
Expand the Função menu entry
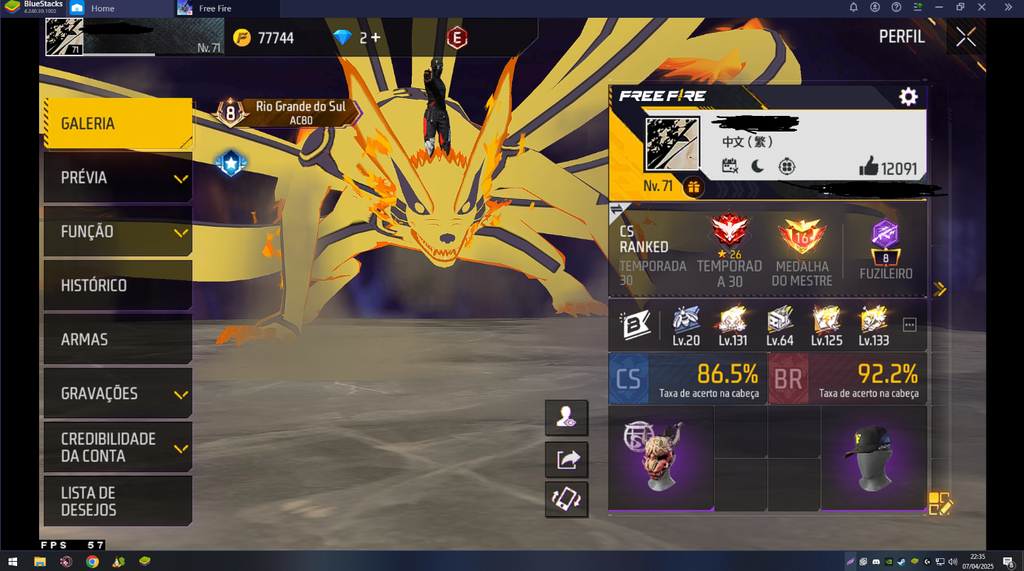[x=116, y=232]
